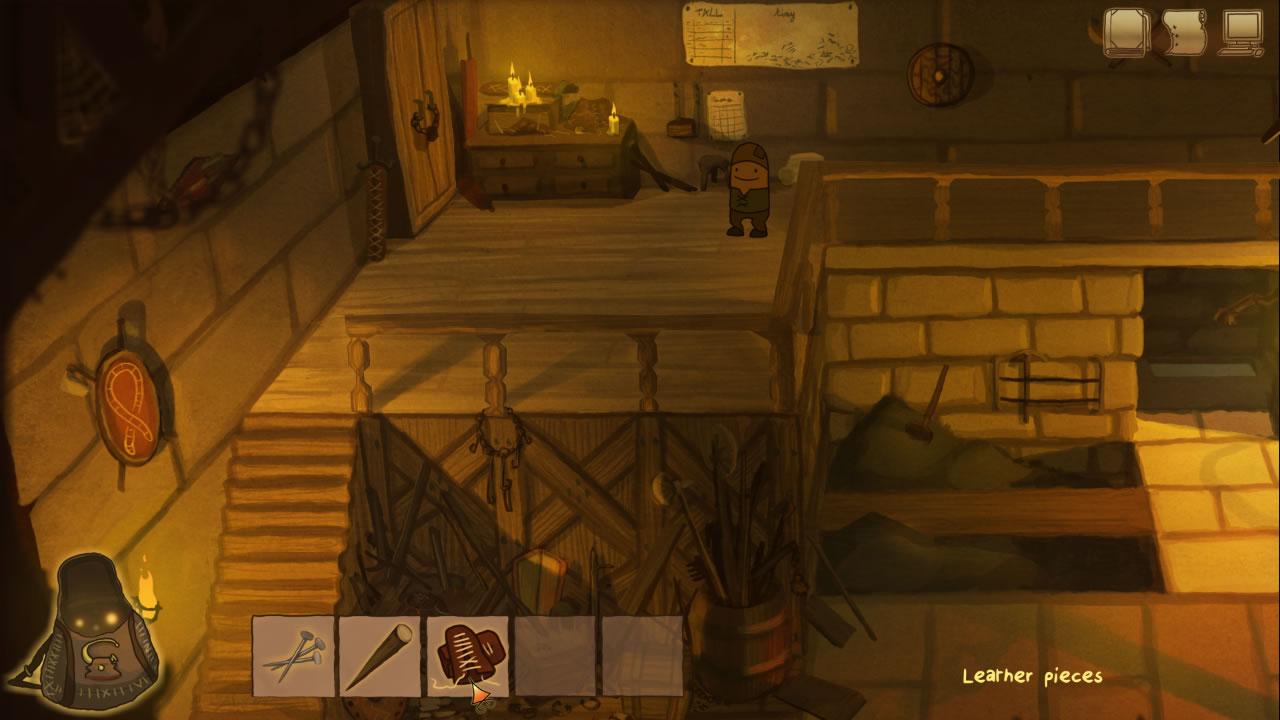Open the journal book icon

coord(1127,33)
